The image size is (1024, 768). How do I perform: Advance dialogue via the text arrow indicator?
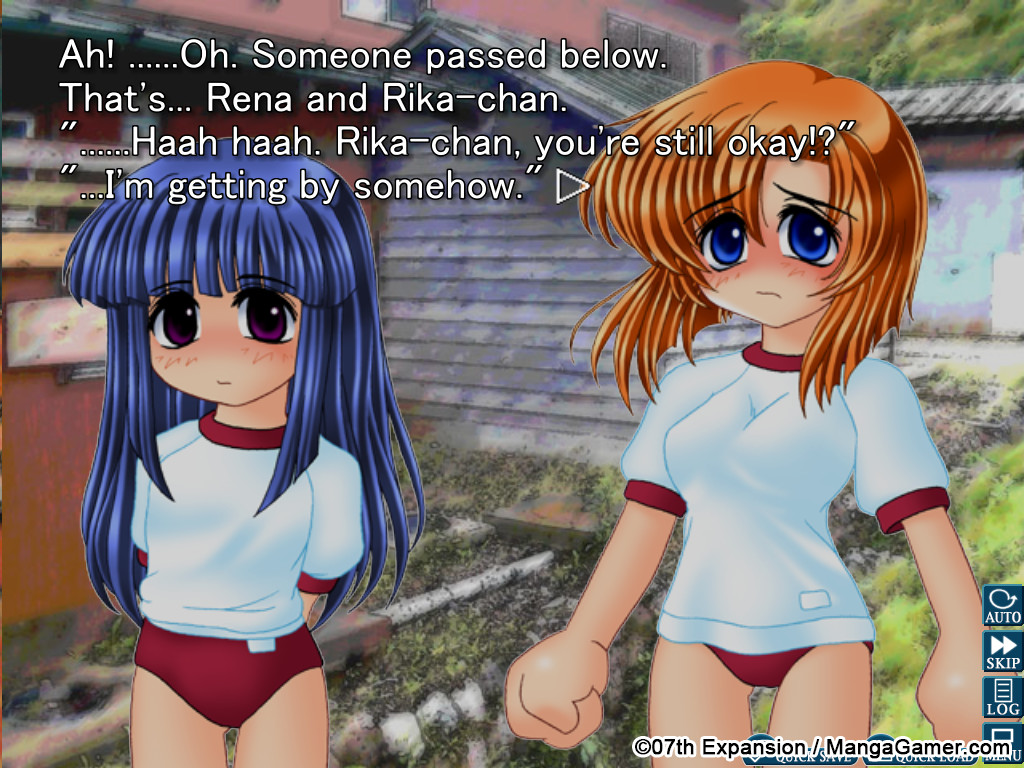pyautogui.click(x=573, y=187)
